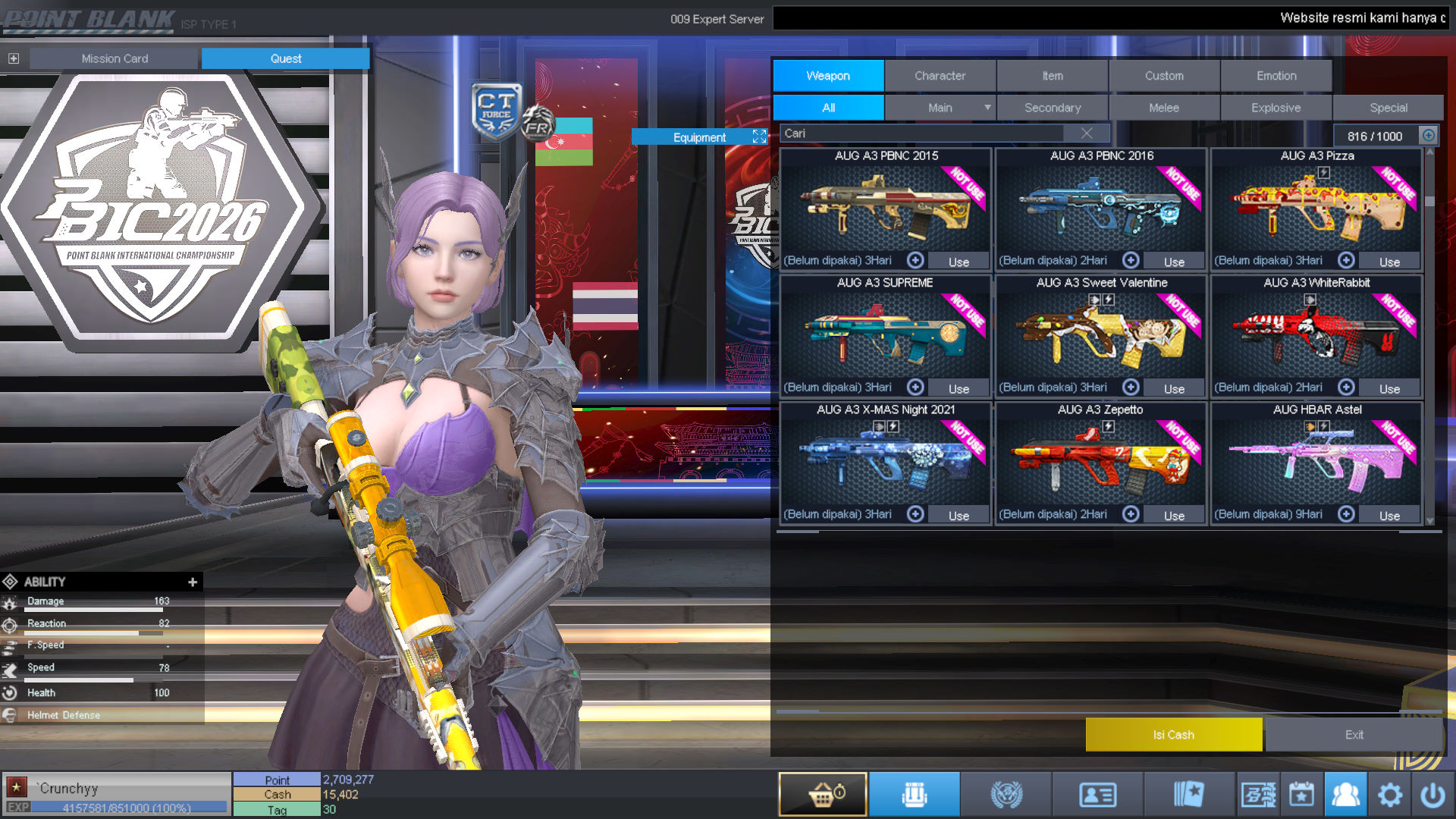
Task: Clear the search box with X
Action: pos(1087,133)
